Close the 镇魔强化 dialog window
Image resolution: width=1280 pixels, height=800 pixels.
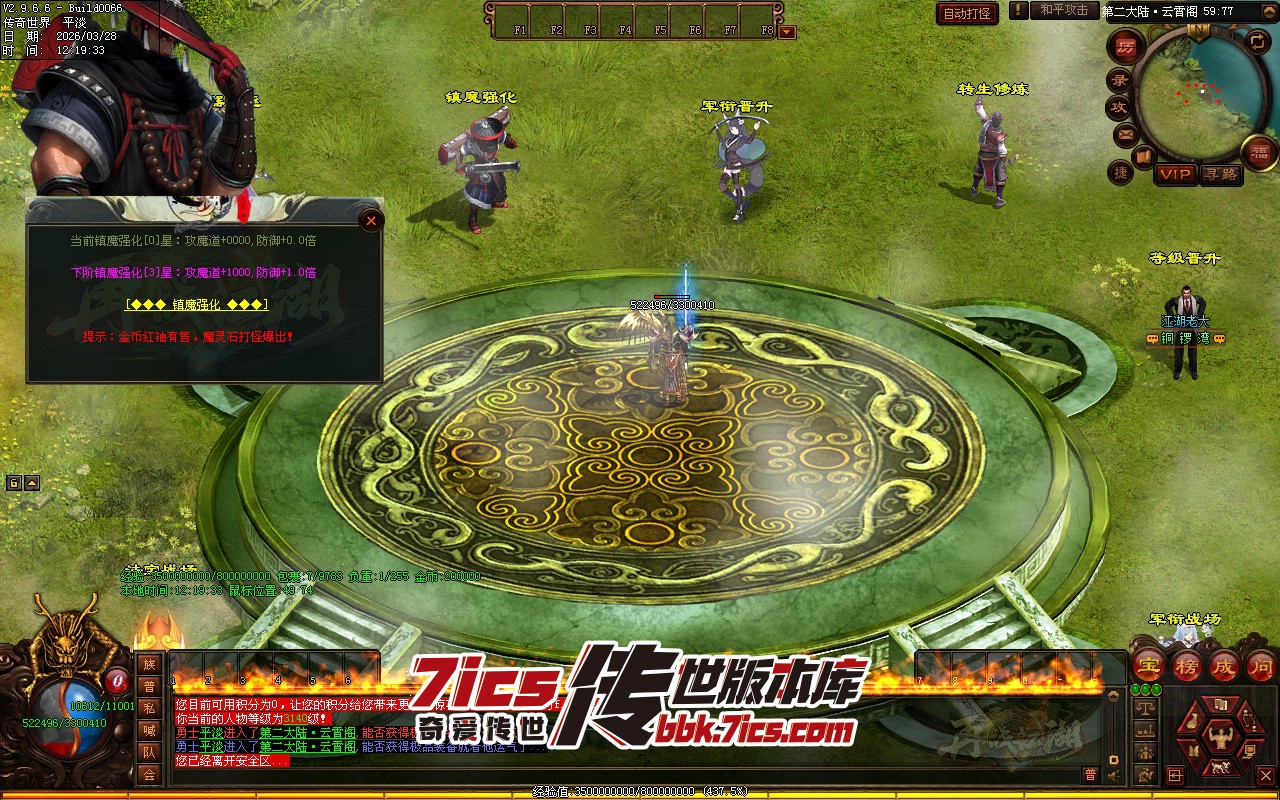pos(371,221)
